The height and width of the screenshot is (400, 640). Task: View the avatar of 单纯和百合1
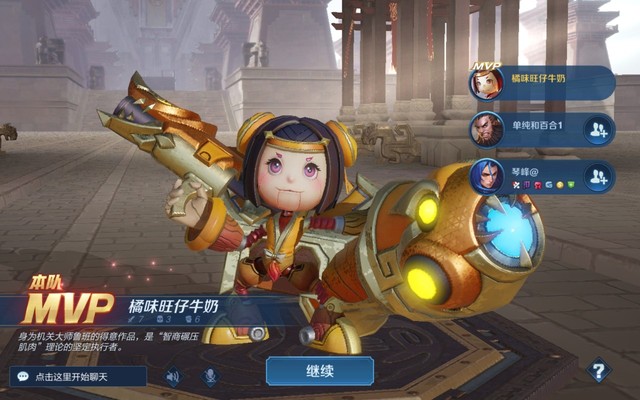click(487, 129)
